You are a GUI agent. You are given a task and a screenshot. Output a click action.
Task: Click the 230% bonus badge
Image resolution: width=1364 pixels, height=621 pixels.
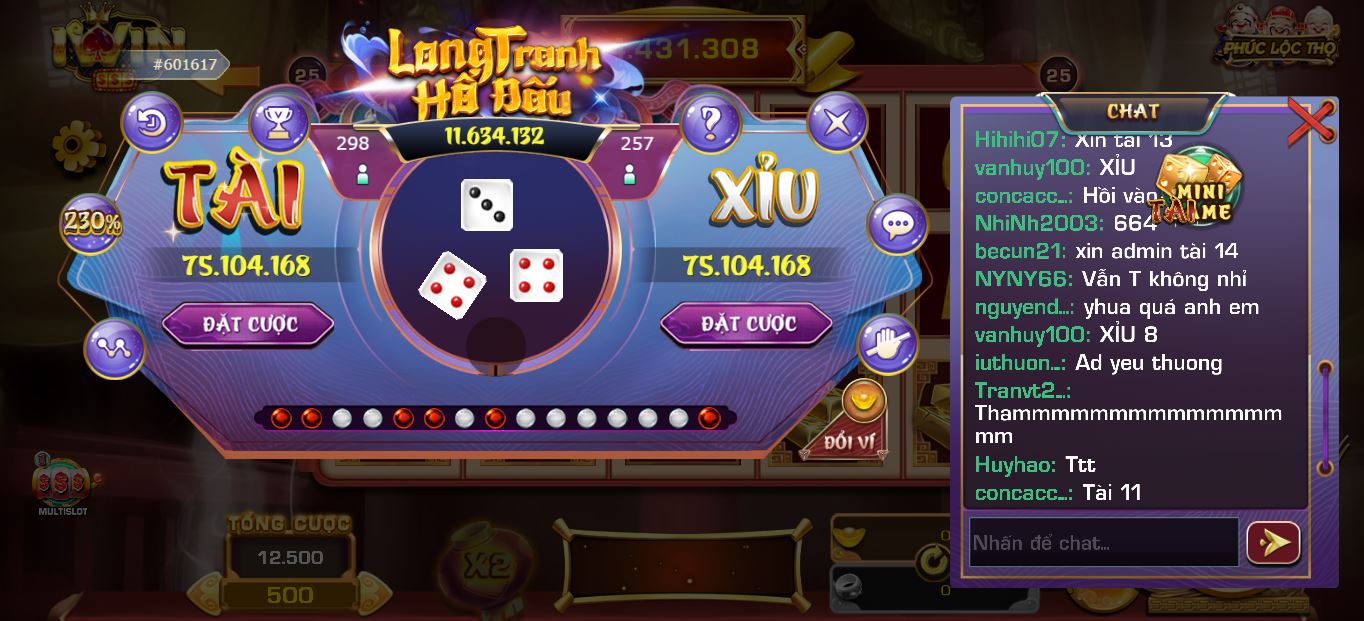pos(91,223)
